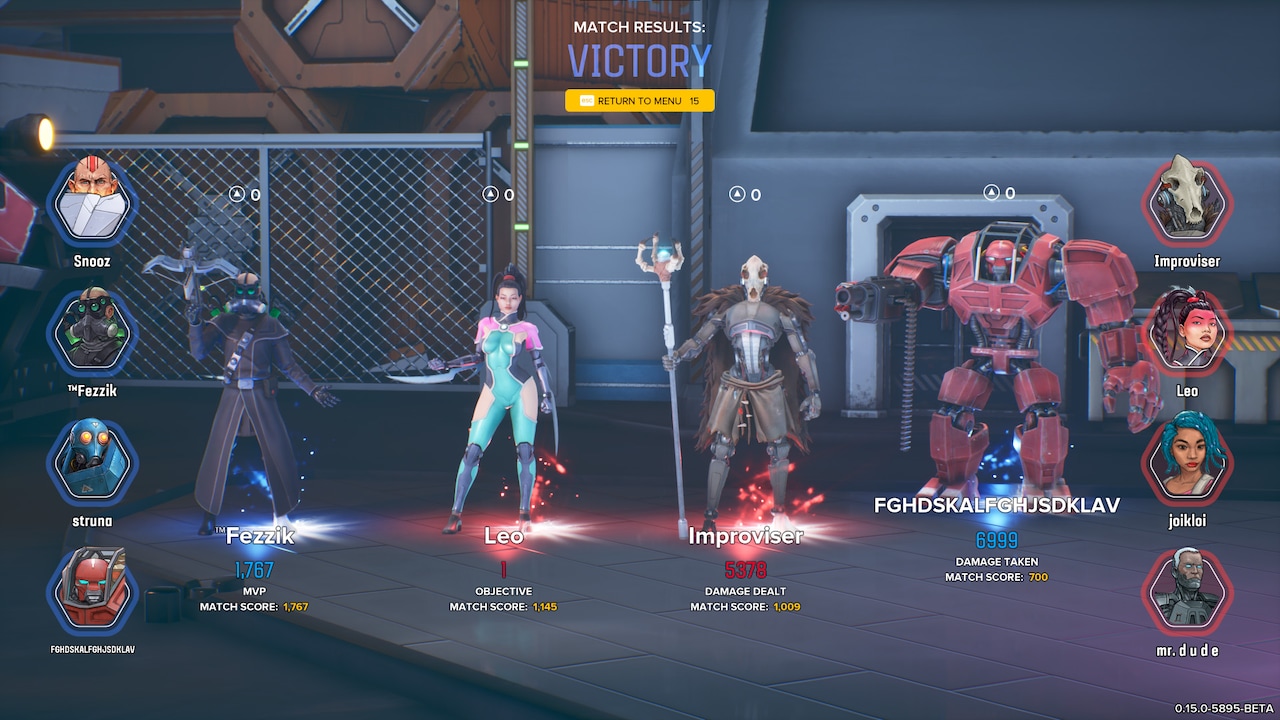This screenshot has width=1280, height=720.
Task: Select mr. d u d e's portrait
Action: [x=1187, y=591]
